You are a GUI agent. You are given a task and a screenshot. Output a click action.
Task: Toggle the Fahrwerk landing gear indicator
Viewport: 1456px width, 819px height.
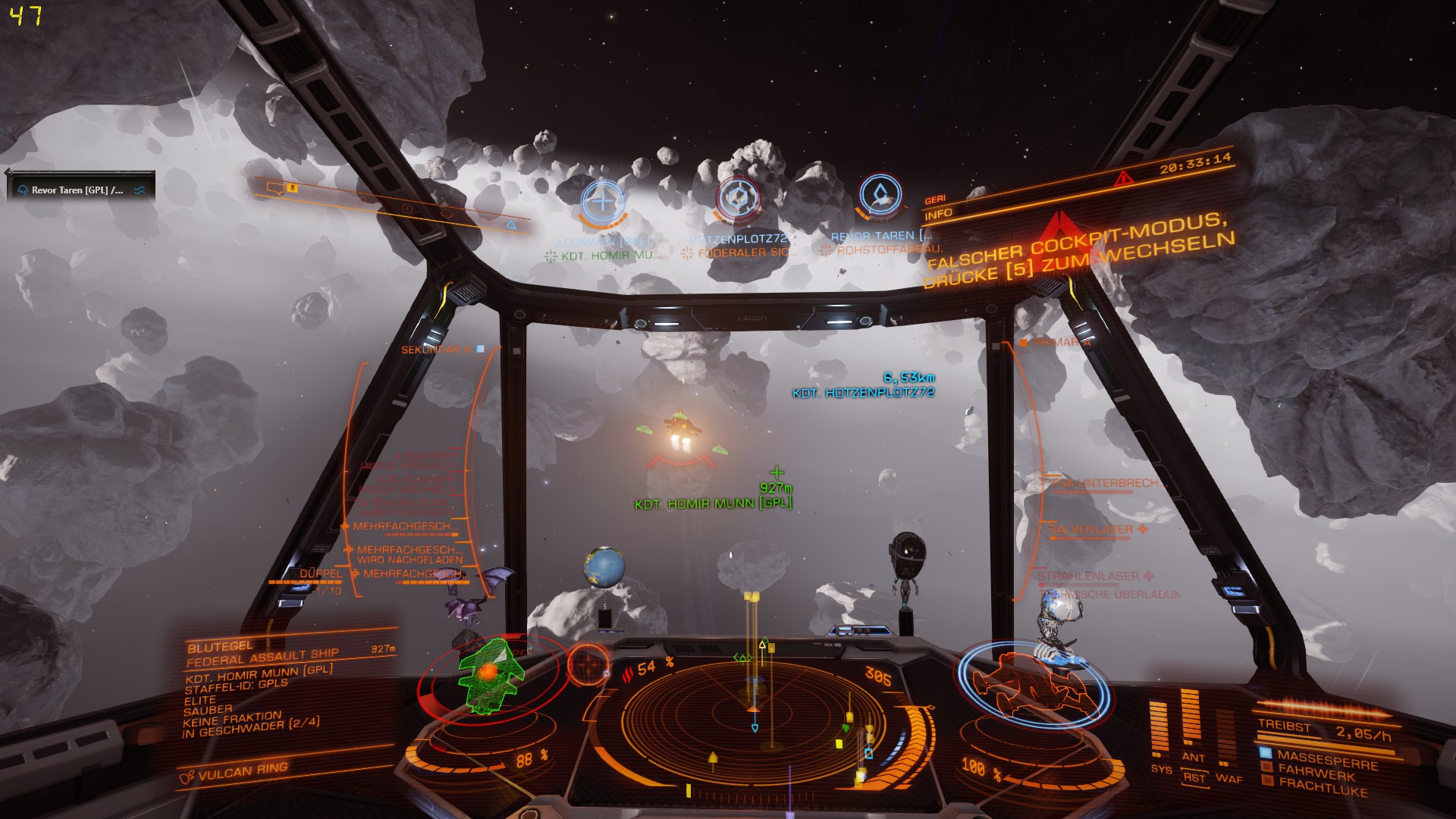click(1316, 773)
